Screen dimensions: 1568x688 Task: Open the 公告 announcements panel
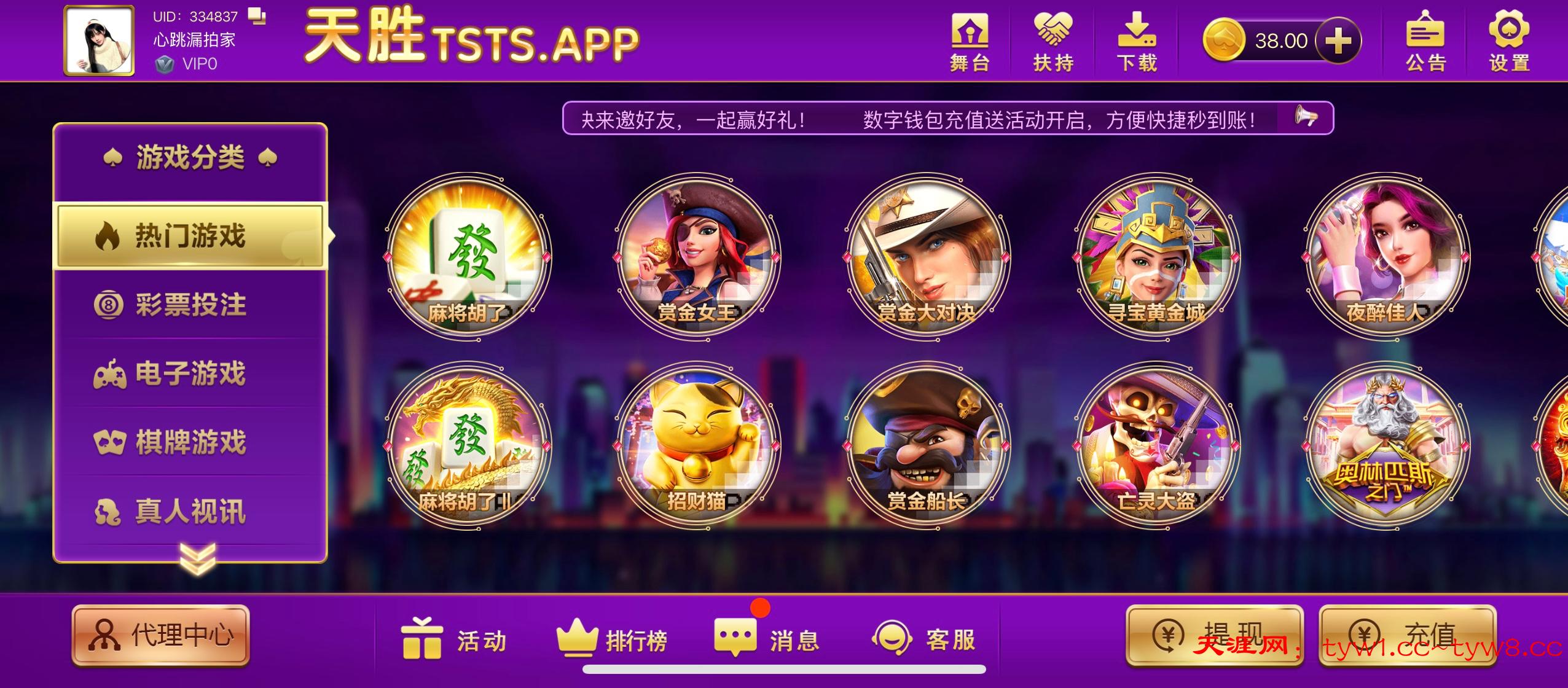(1425, 42)
